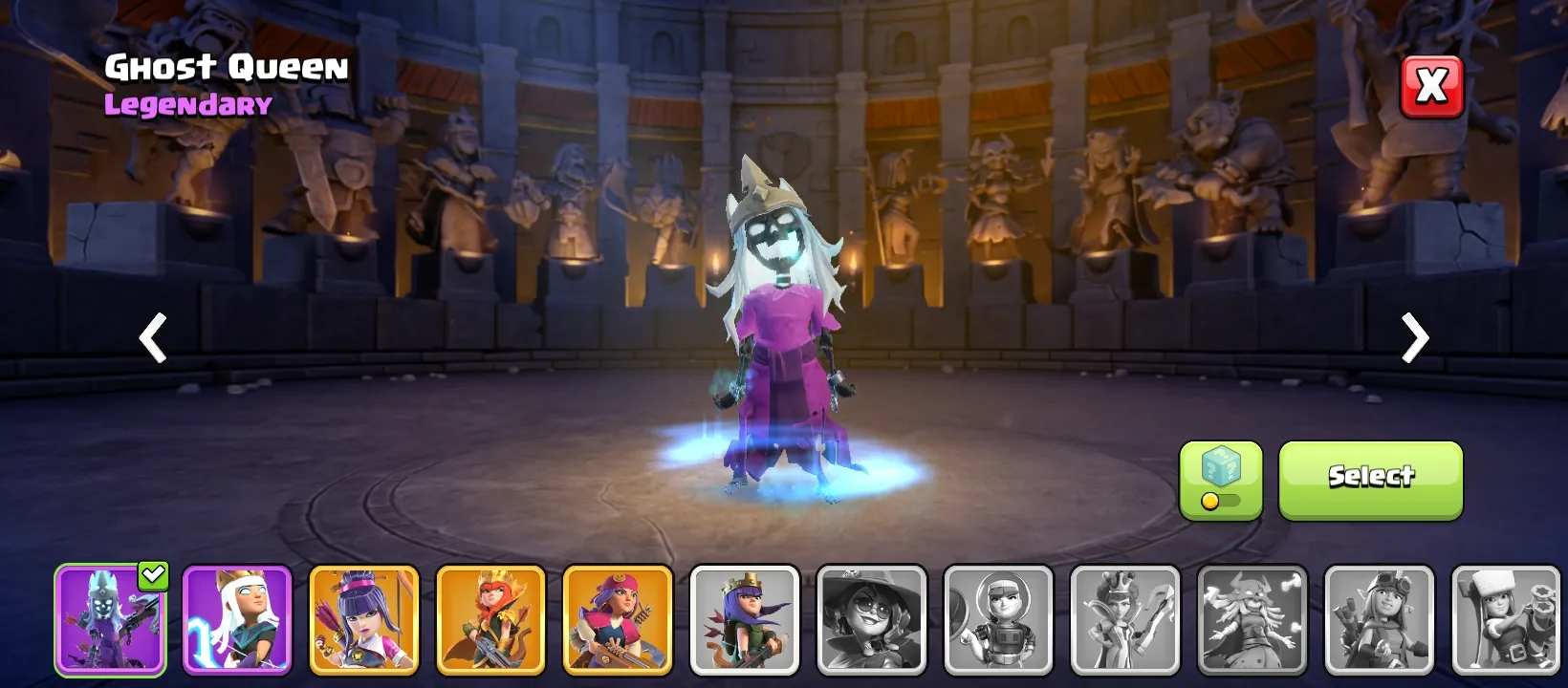Pick the gold ninja-style Archer Queen skin

(363, 621)
